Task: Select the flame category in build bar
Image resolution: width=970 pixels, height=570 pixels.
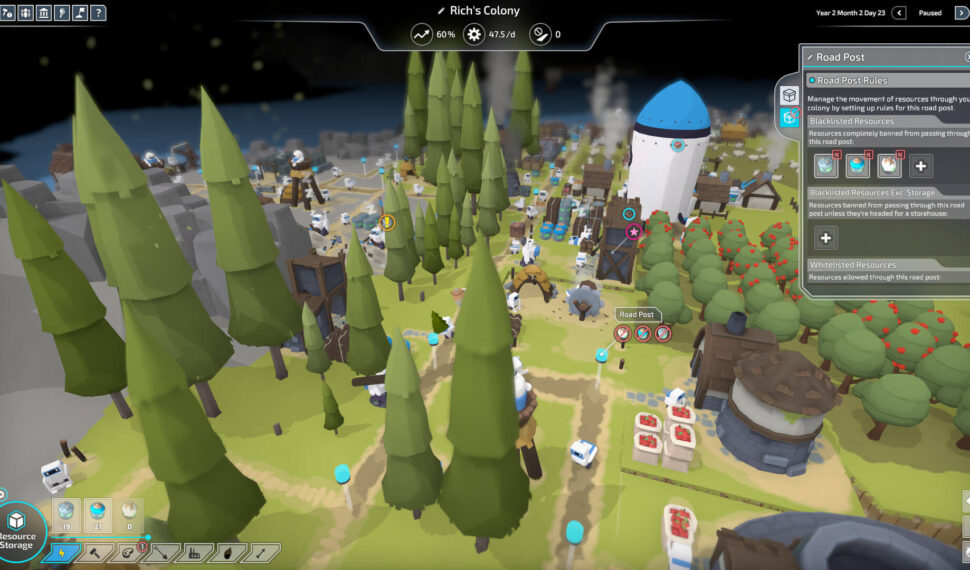Action: [228, 551]
